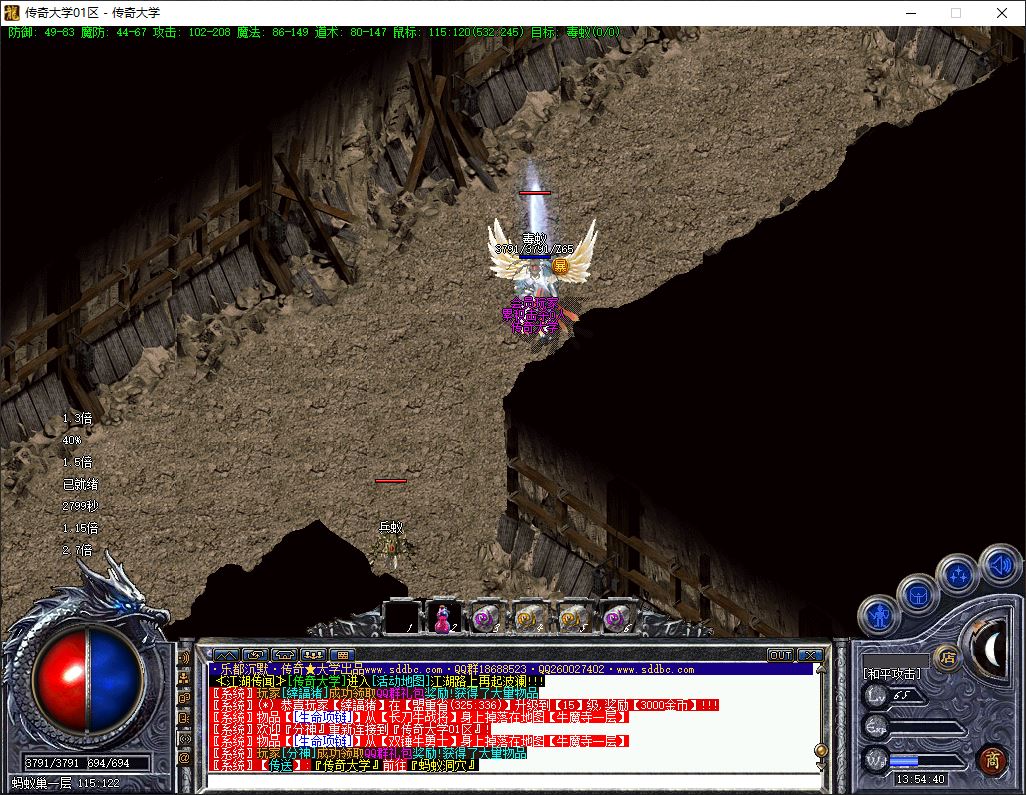The height and width of the screenshot is (795, 1026).
Task: Open the character status panel icon
Action: point(879,614)
